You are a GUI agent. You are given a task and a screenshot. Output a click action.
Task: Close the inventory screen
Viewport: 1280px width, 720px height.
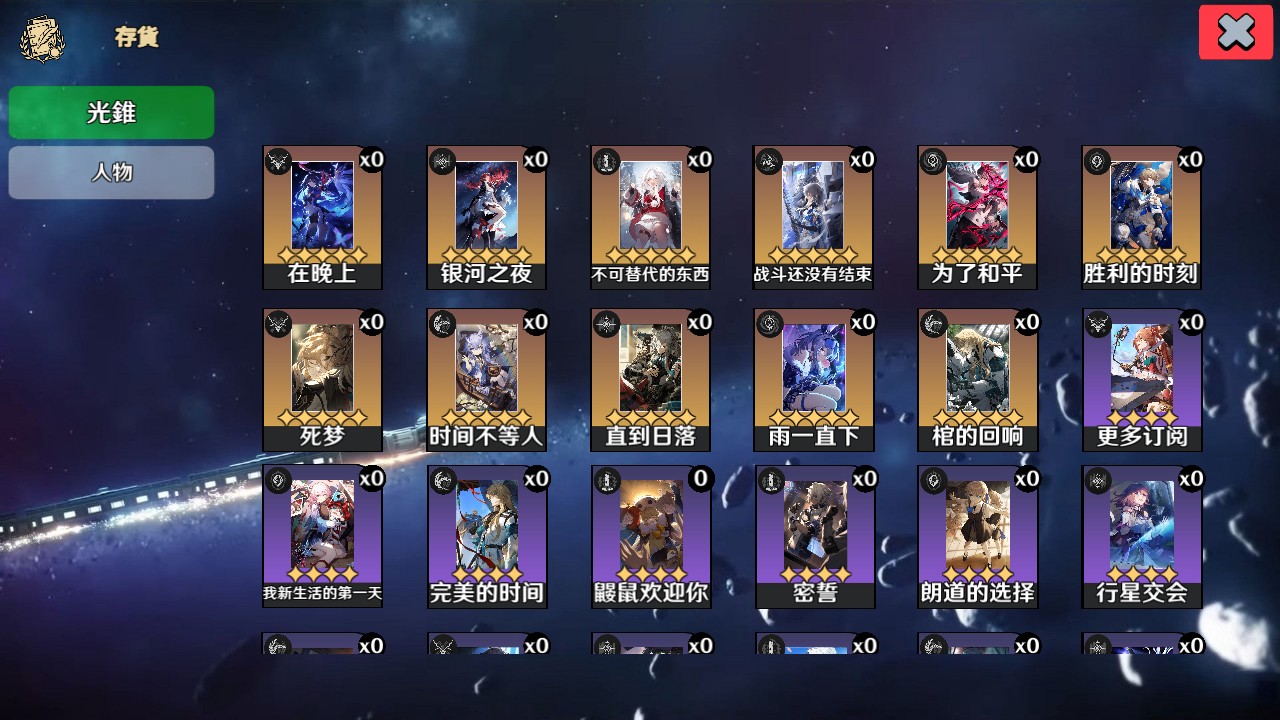point(1235,31)
